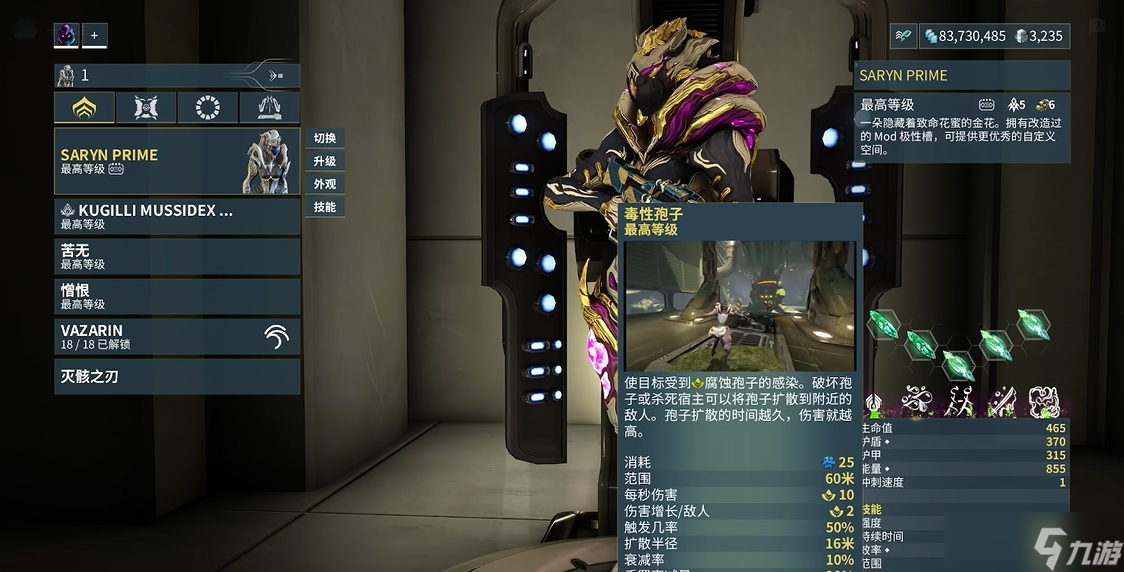Image resolution: width=1124 pixels, height=572 pixels.
Task: Select the 灭骸之刃 row
Action: pyautogui.click(x=176, y=376)
